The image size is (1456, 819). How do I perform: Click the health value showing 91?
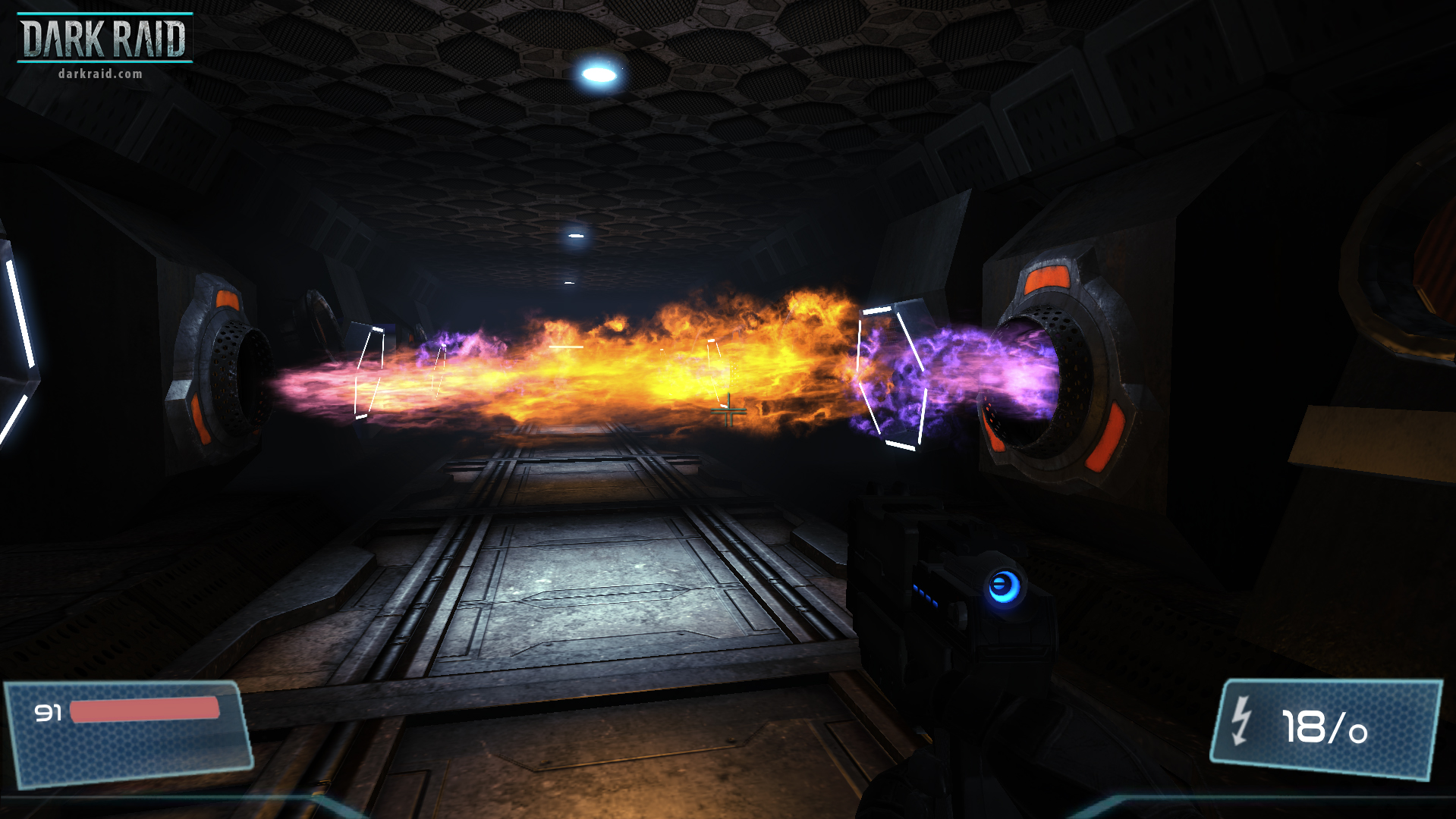click(x=48, y=714)
